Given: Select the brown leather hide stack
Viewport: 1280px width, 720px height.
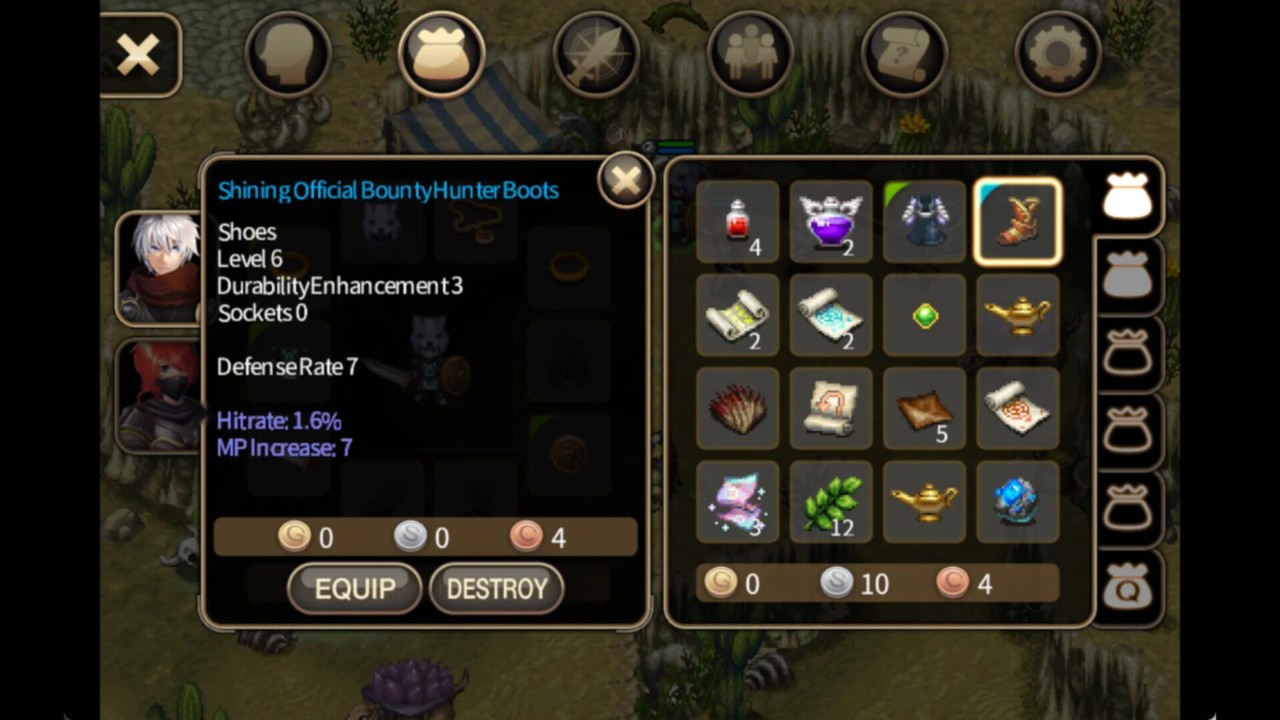Looking at the screenshot, I should [925, 409].
